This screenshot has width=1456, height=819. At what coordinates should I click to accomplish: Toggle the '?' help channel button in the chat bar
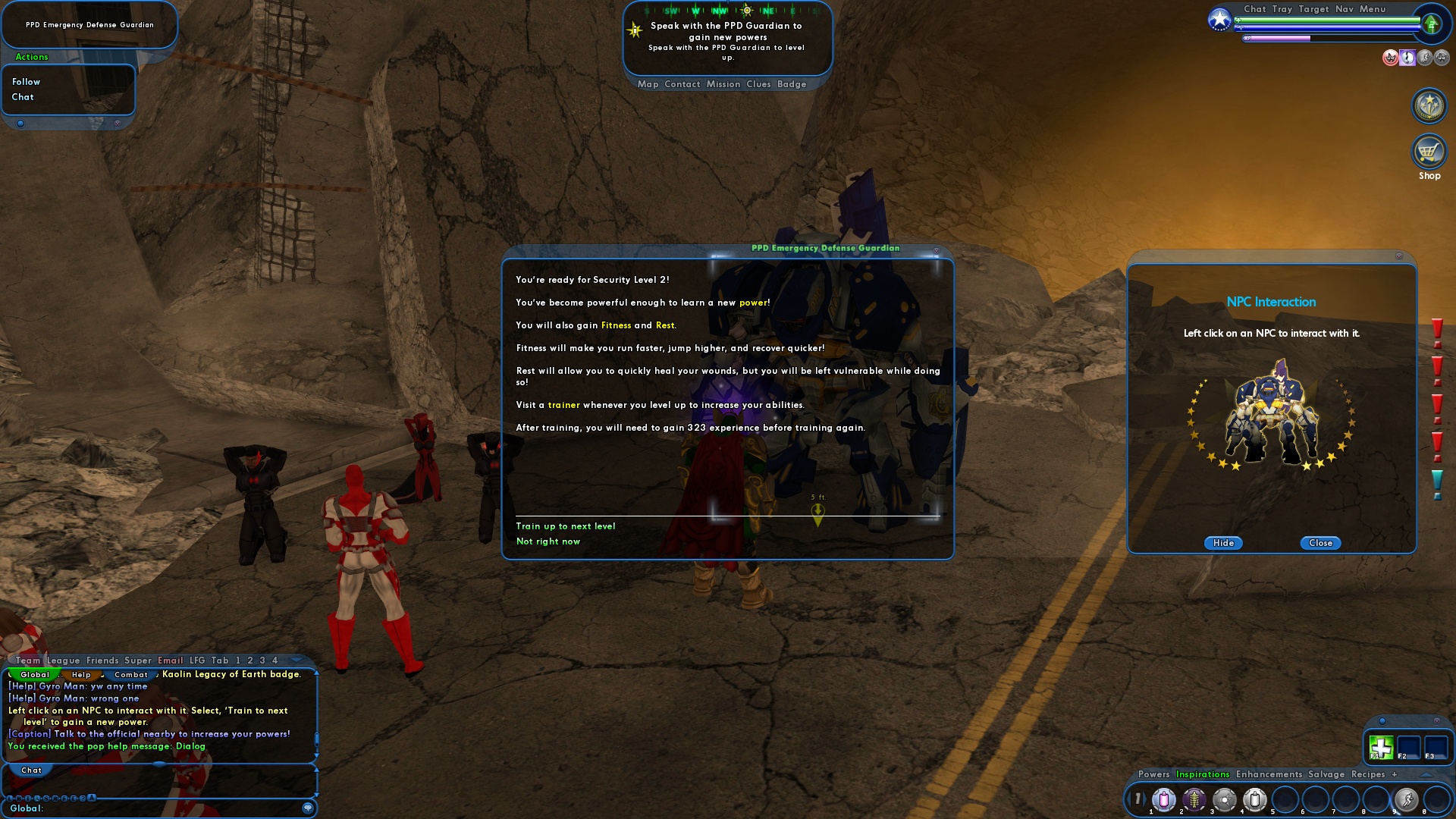[x=83, y=798]
